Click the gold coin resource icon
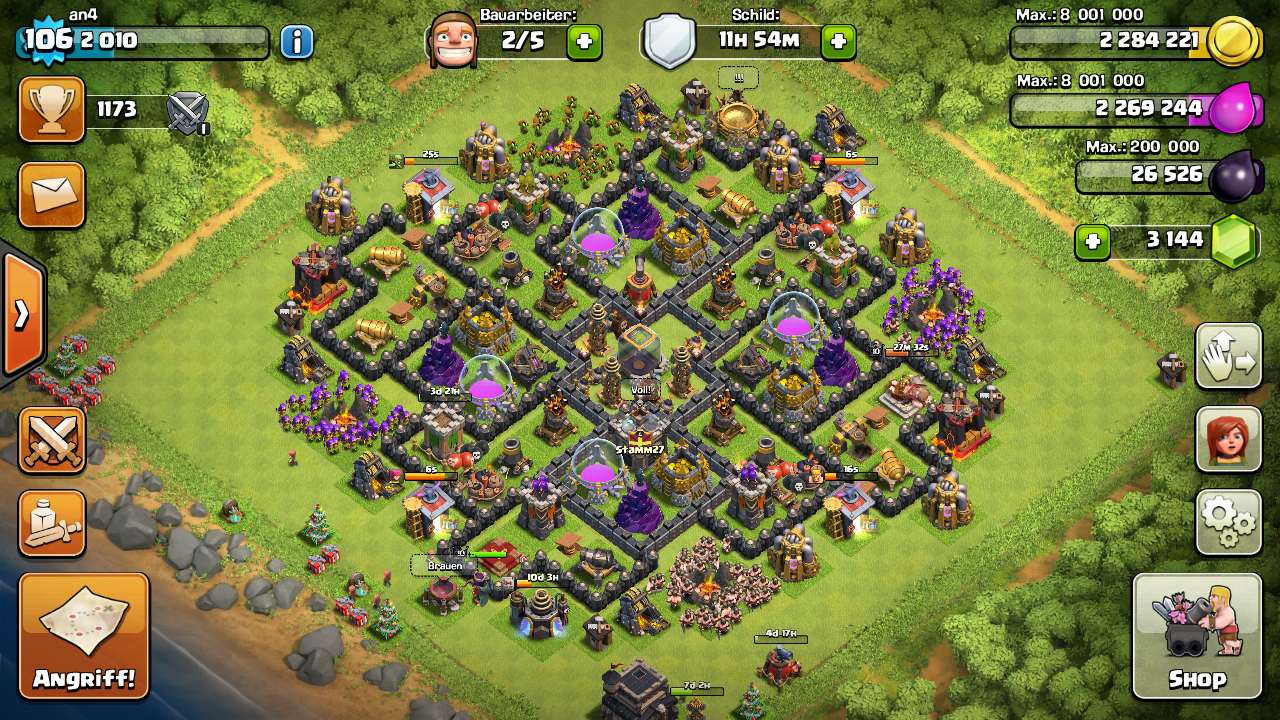This screenshot has height=720, width=1280. click(x=1233, y=42)
